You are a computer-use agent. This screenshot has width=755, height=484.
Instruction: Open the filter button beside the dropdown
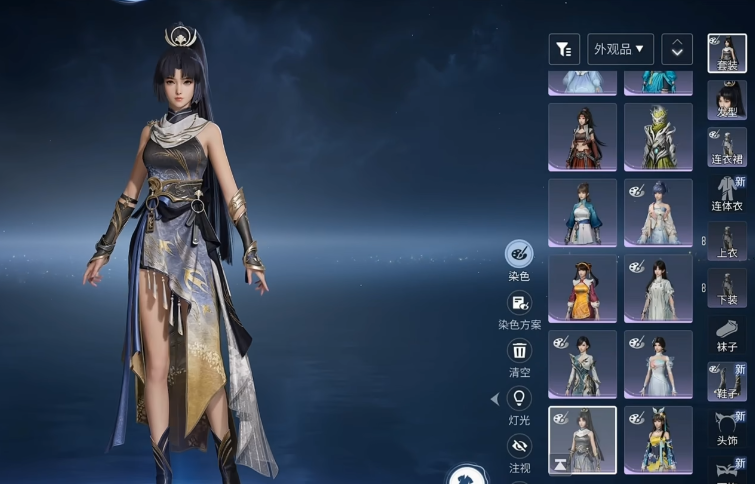(564, 49)
